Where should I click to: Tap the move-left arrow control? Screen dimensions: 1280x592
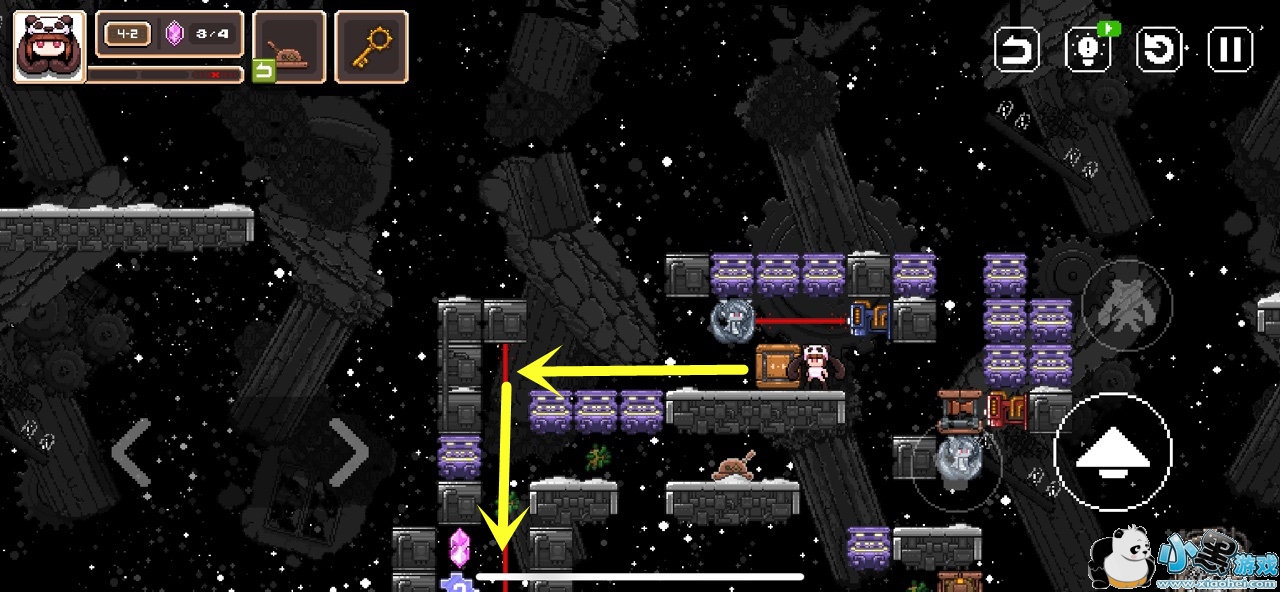131,452
